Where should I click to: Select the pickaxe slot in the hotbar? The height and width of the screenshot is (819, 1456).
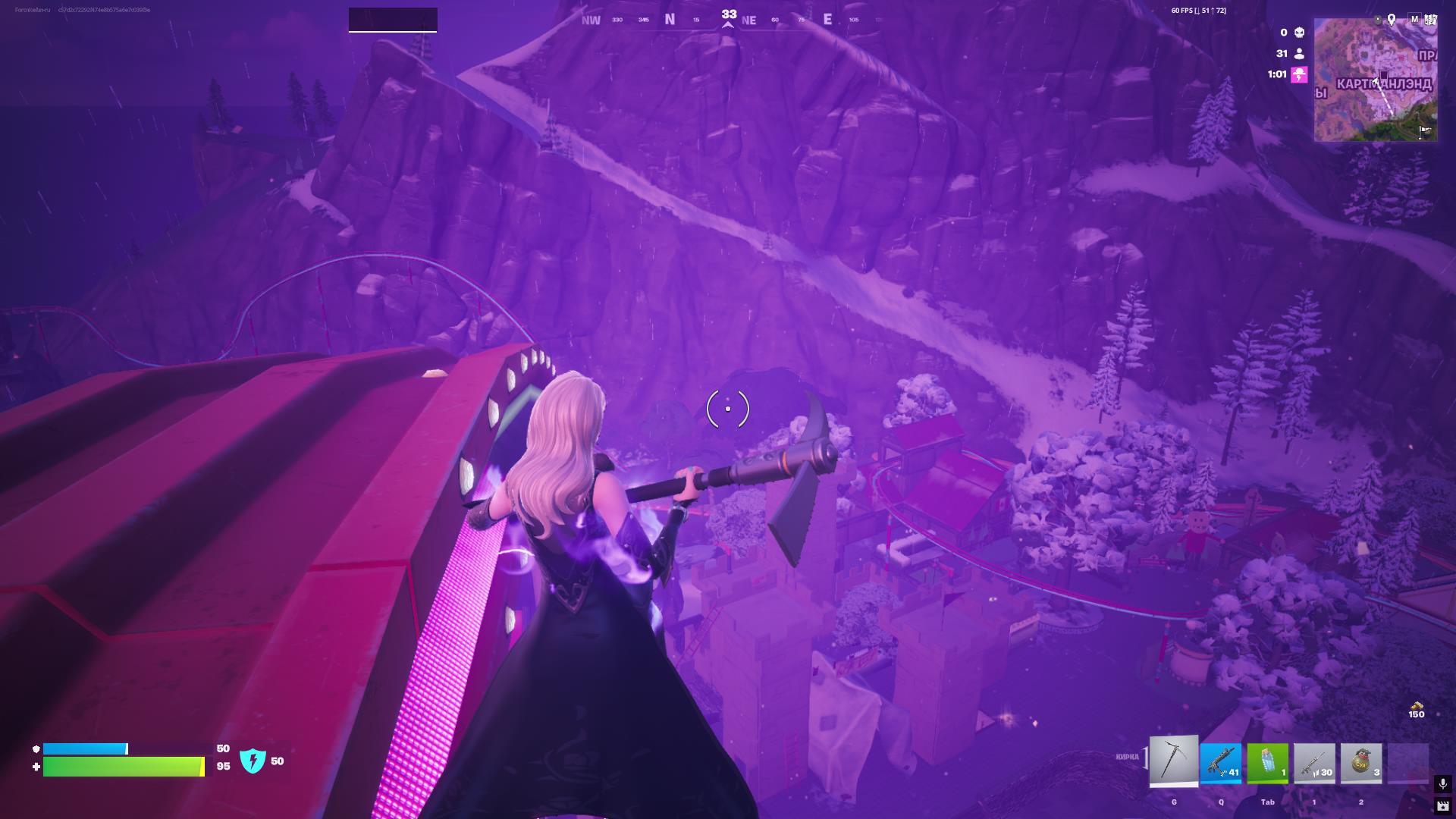(1174, 761)
